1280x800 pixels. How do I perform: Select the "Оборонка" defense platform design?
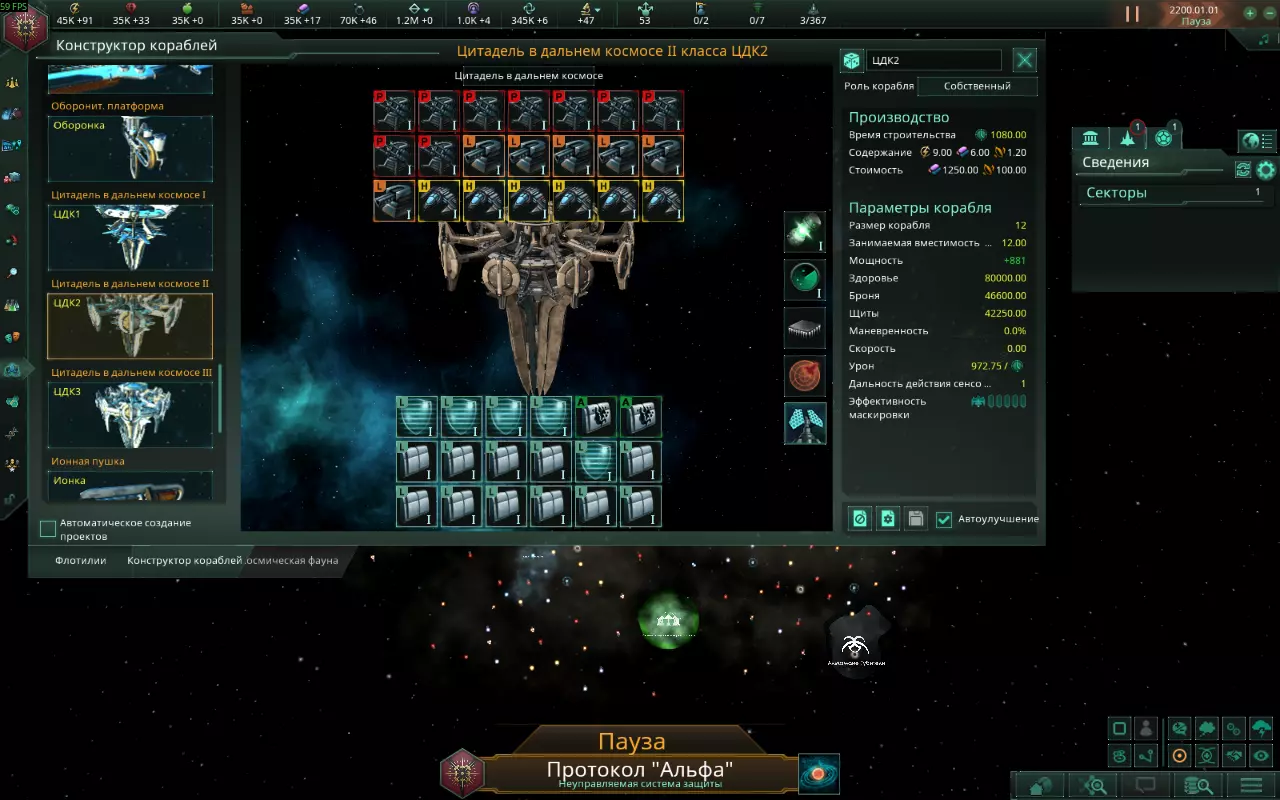tap(130, 148)
